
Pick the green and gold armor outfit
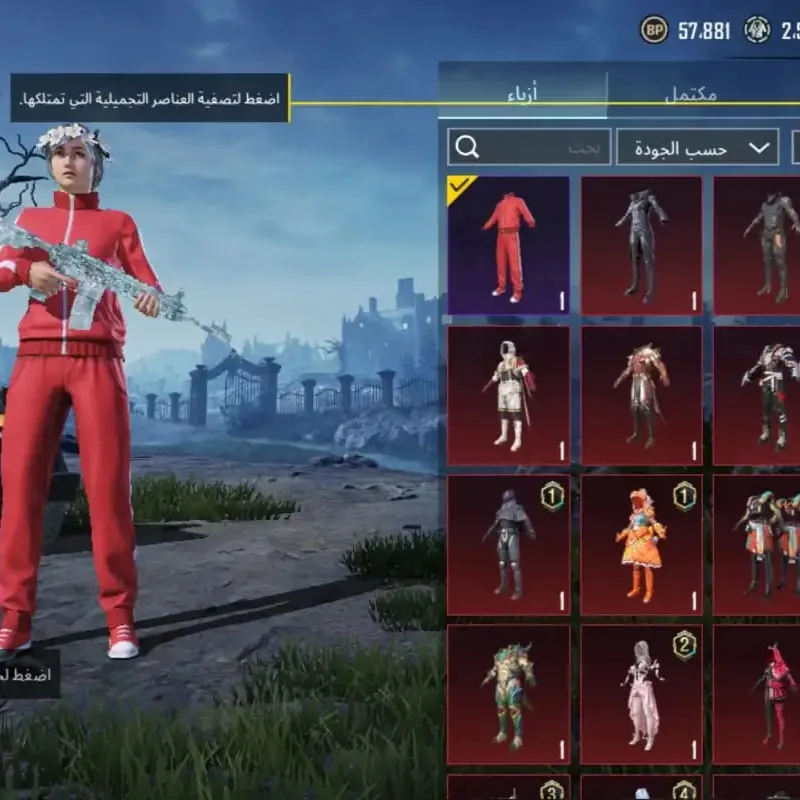(x=508, y=694)
